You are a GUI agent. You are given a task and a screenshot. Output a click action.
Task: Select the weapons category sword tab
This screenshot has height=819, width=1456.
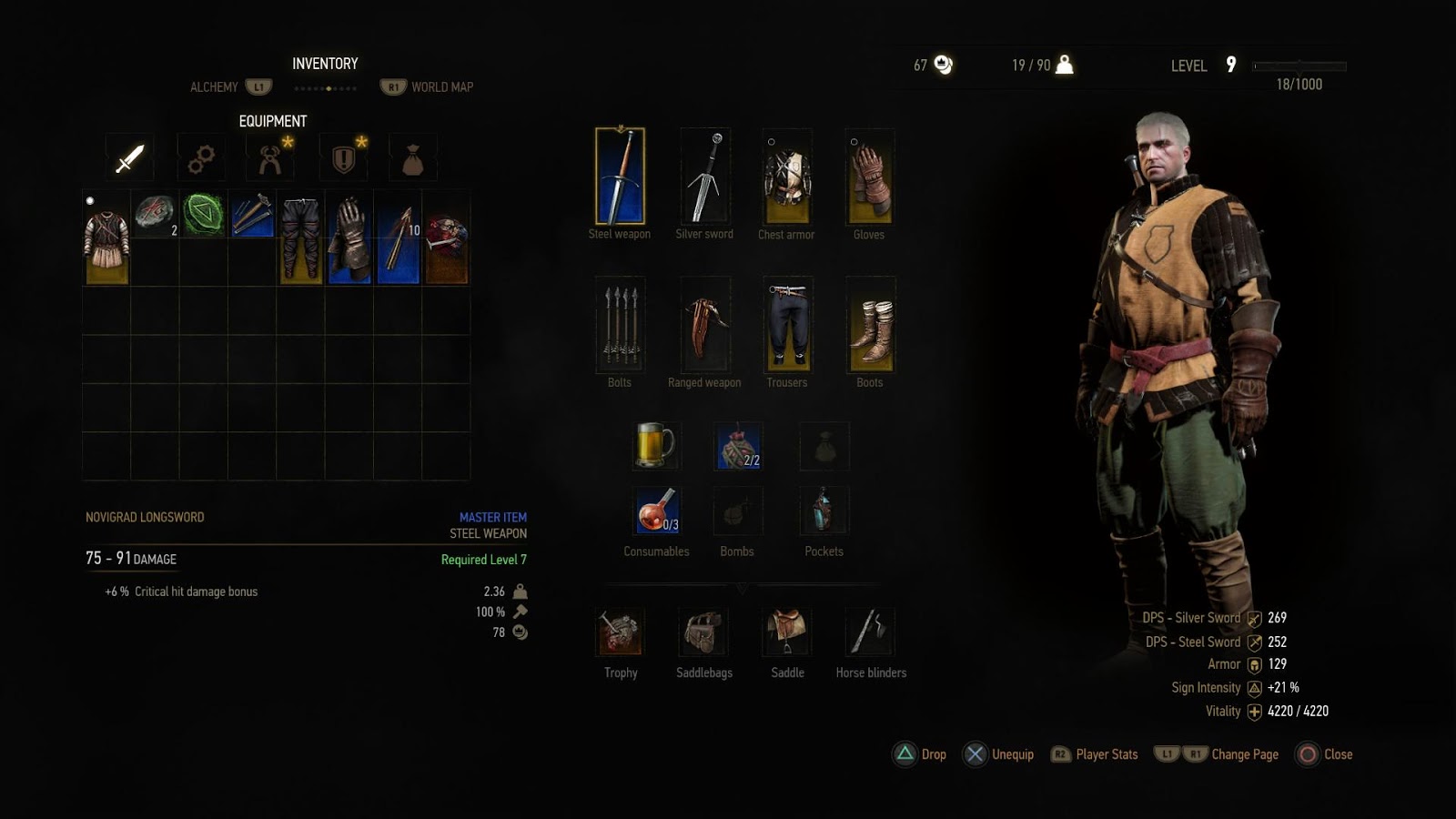point(129,158)
